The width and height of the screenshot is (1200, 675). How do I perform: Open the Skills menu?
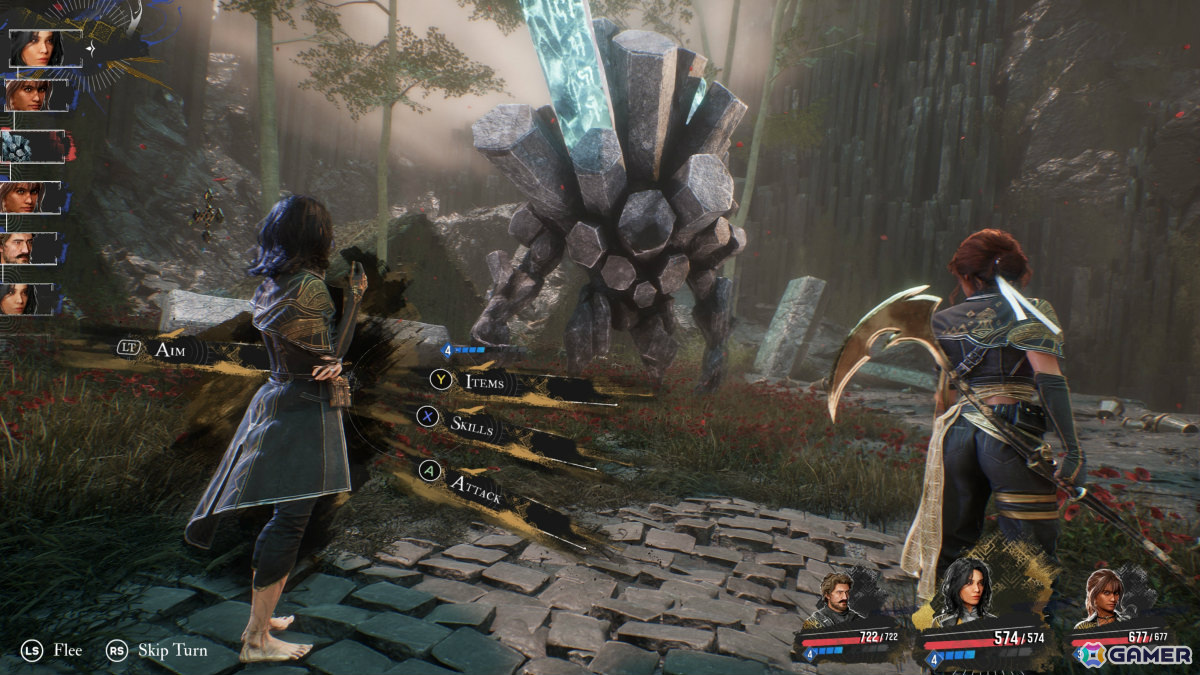tap(470, 425)
